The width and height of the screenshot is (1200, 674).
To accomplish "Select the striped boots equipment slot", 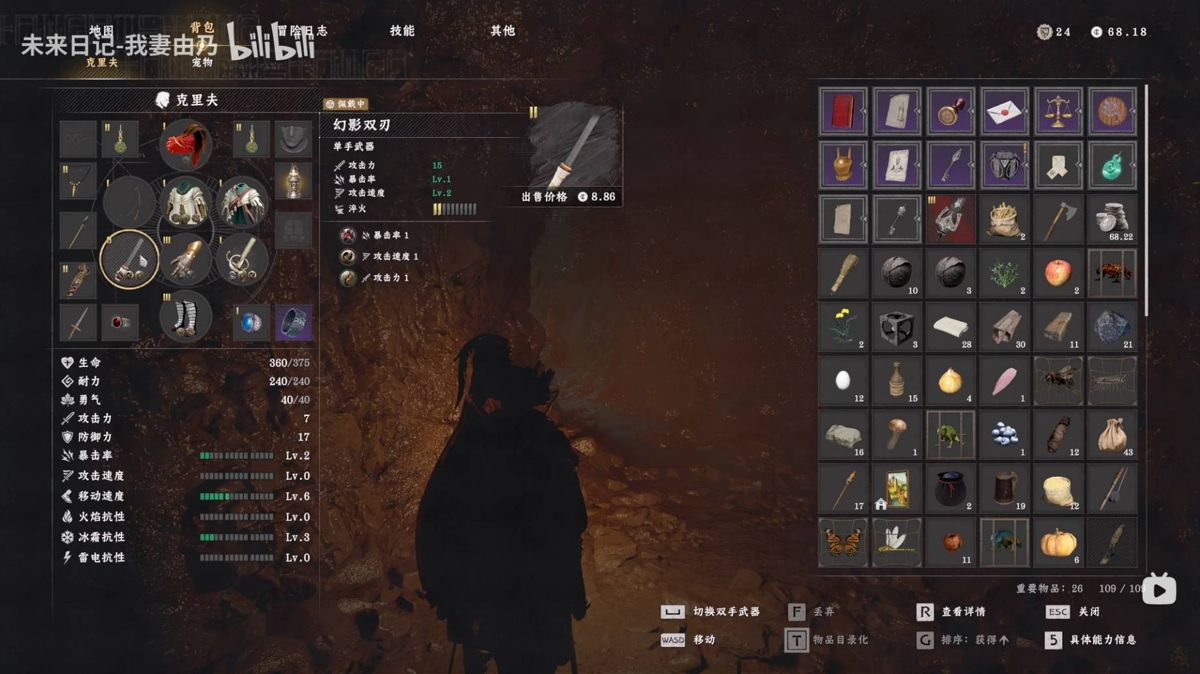I will coord(186,314).
